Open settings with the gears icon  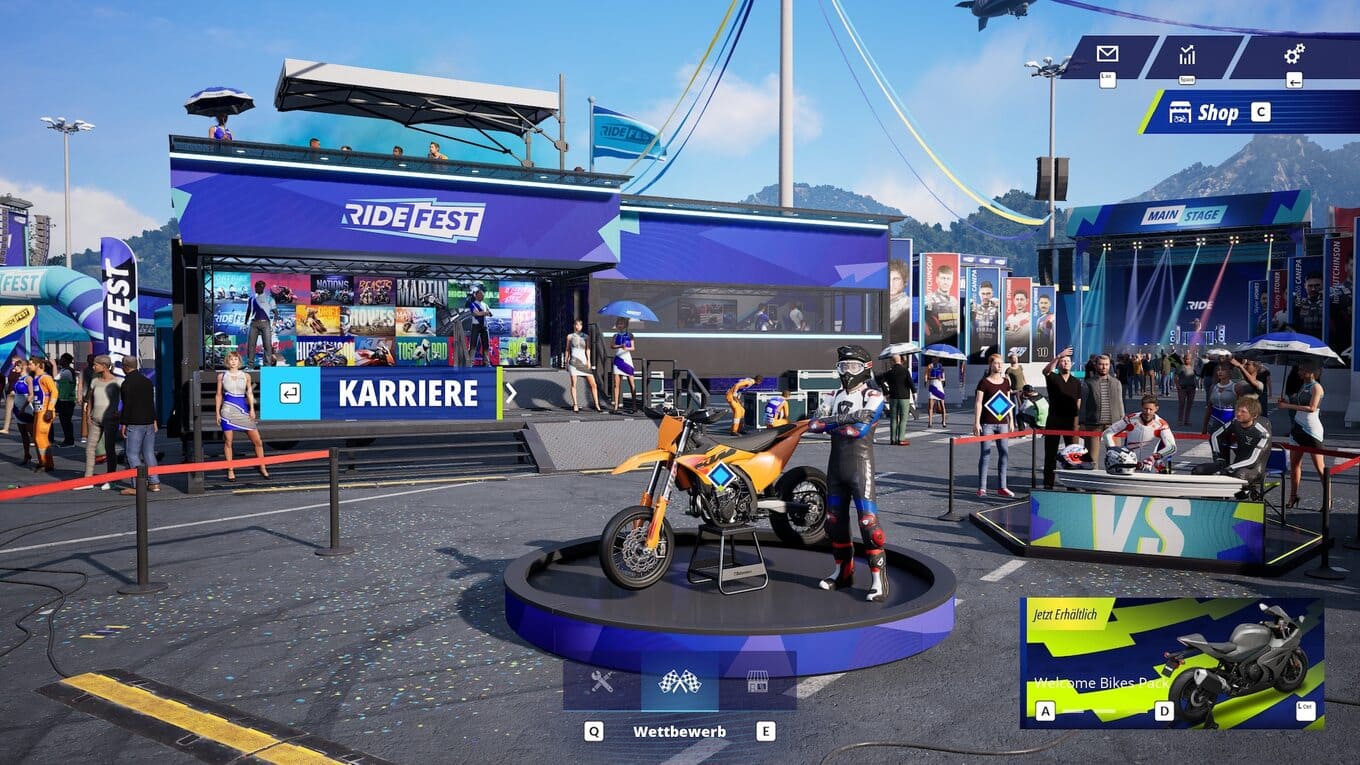click(x=1294, y=54)
